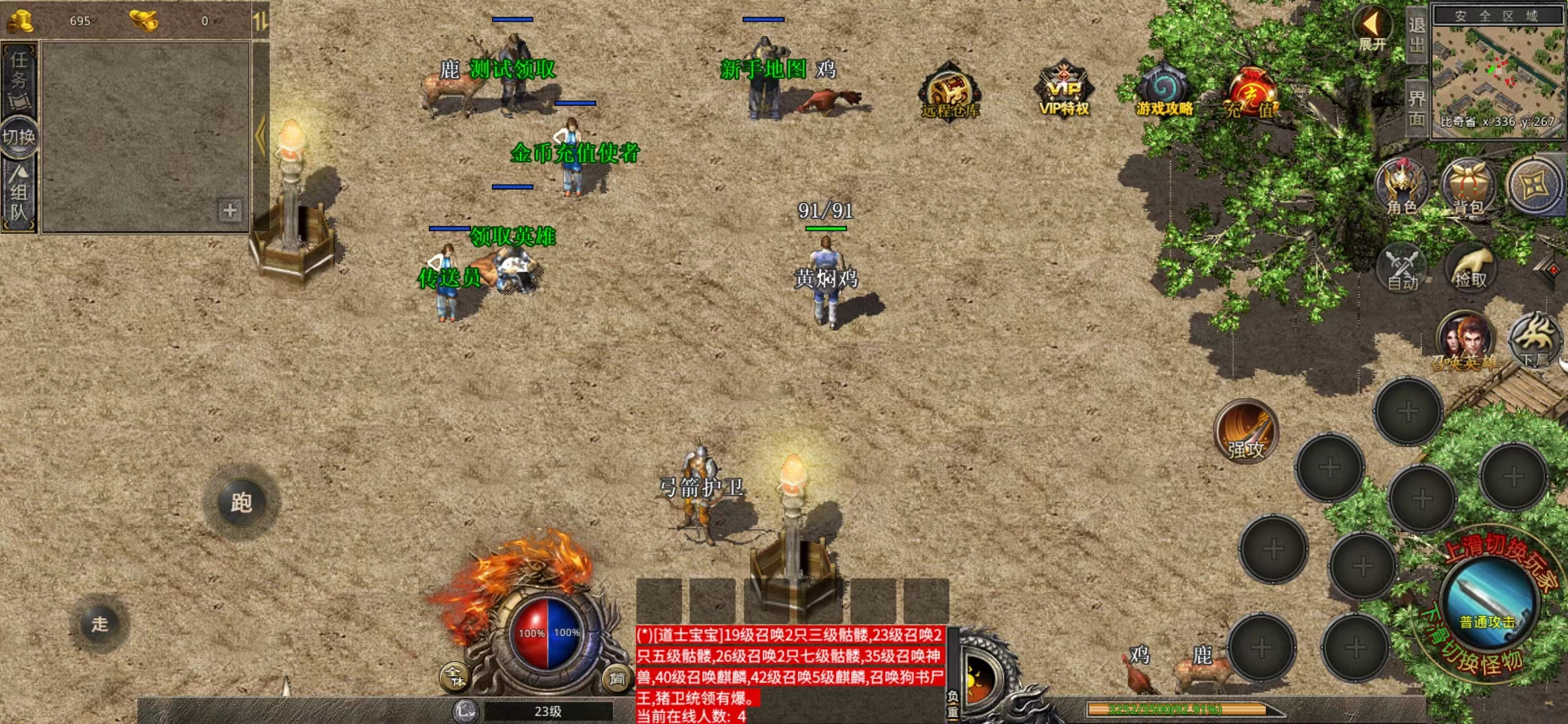
Task: Open the 远程仓库 remote warehouse
Action: point(950,91)
